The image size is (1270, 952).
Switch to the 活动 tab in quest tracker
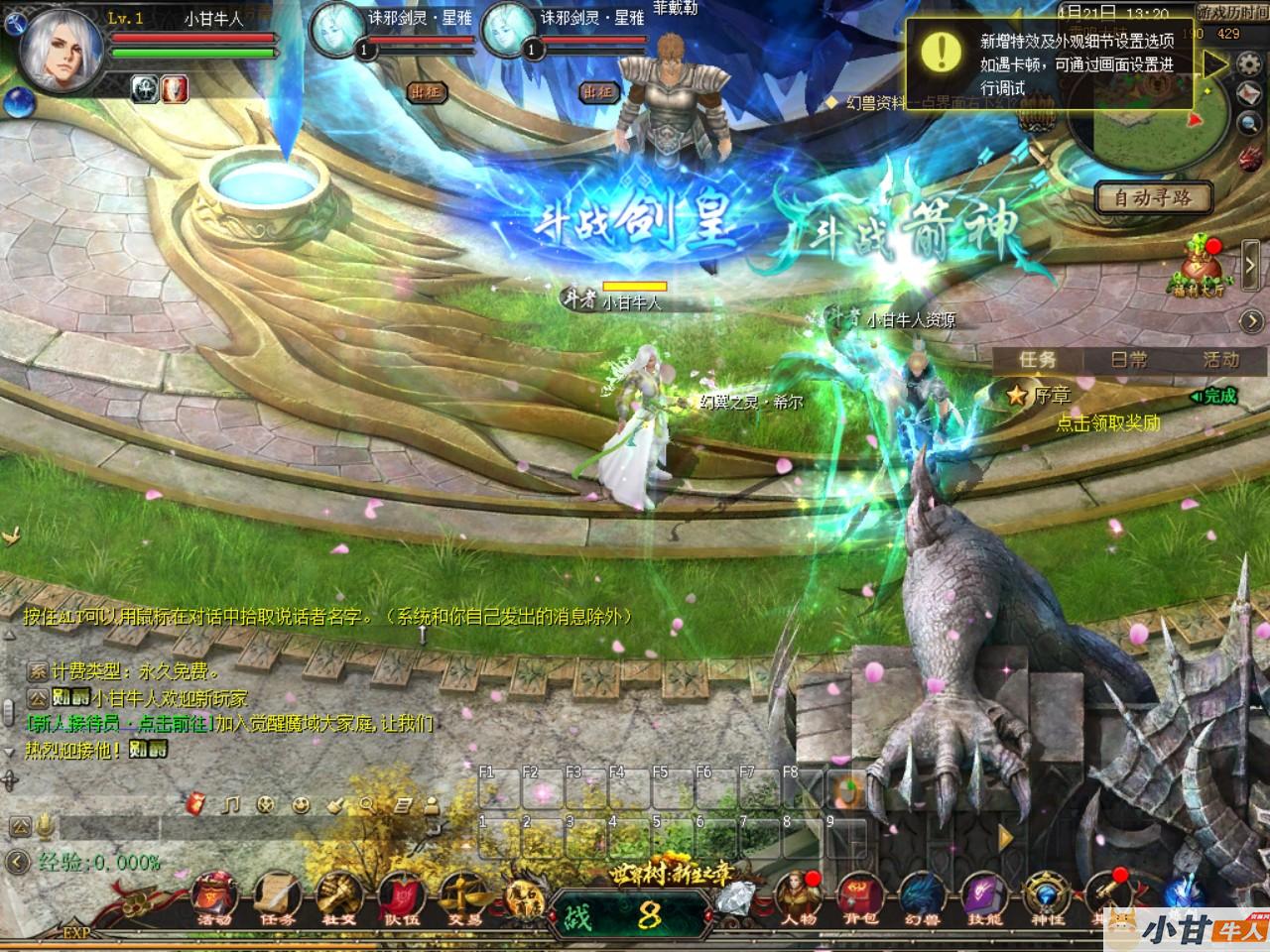tap(1219, 360)
